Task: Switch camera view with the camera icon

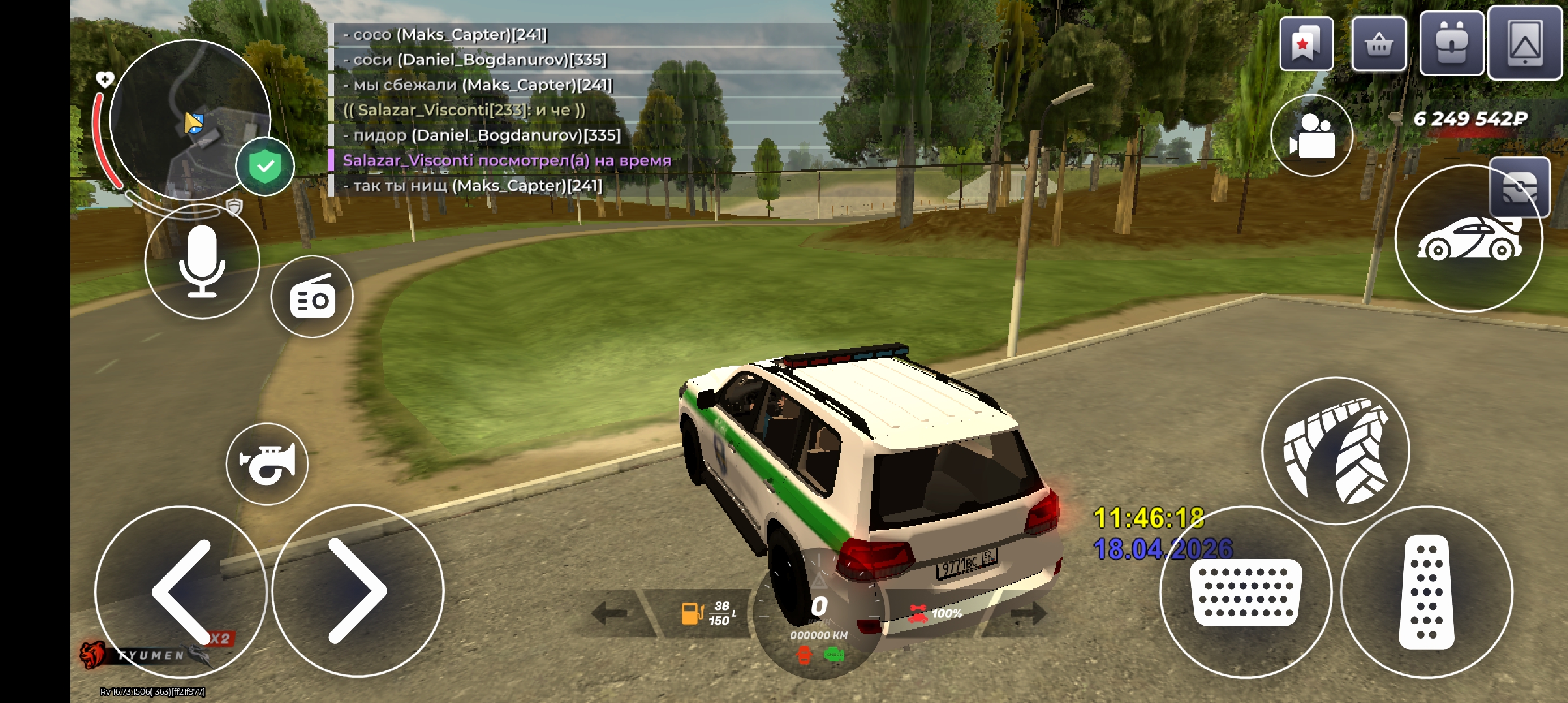Action: click(1311, 135)
